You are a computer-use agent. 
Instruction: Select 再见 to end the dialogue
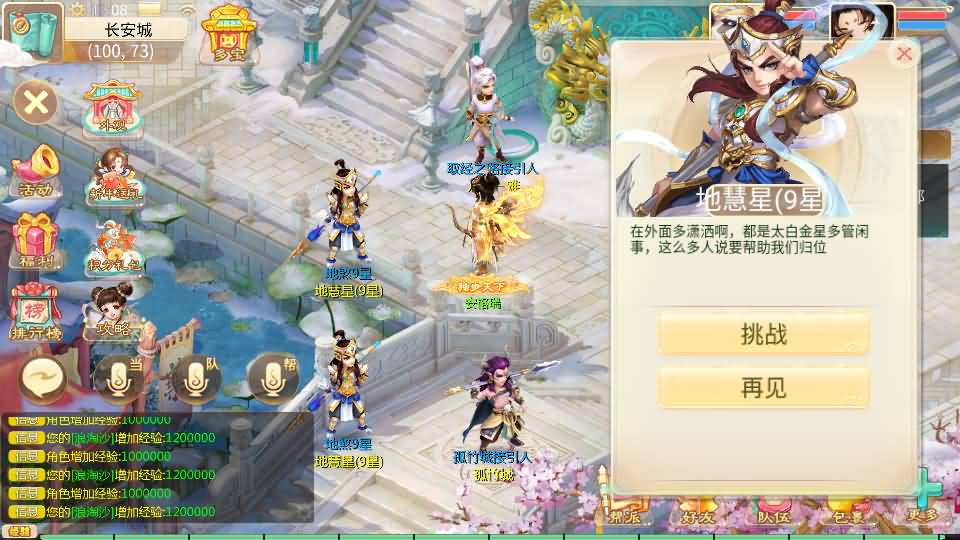point(763,388)
